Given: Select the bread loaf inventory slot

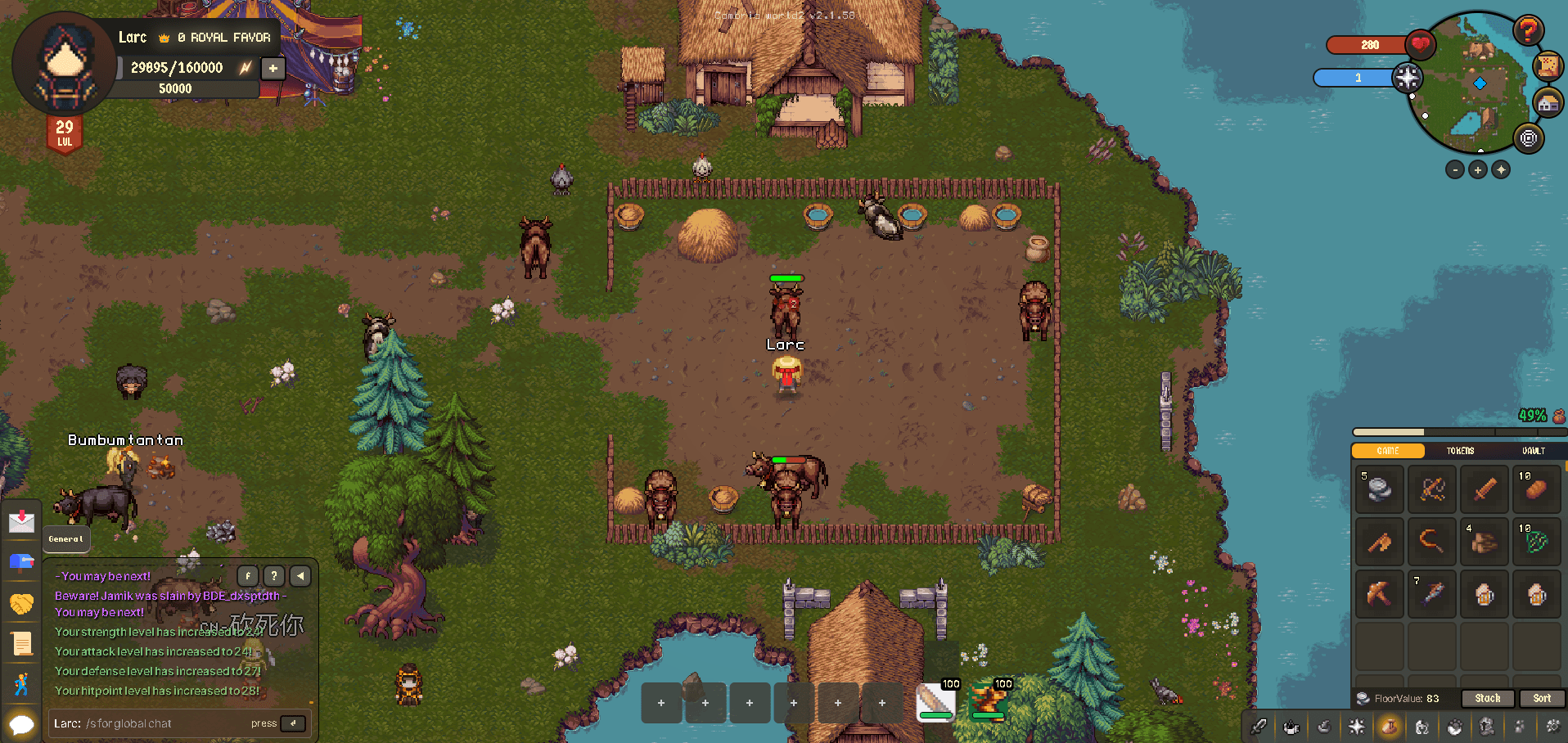Looking at the screenshot, I should (x=1536, y=489).
